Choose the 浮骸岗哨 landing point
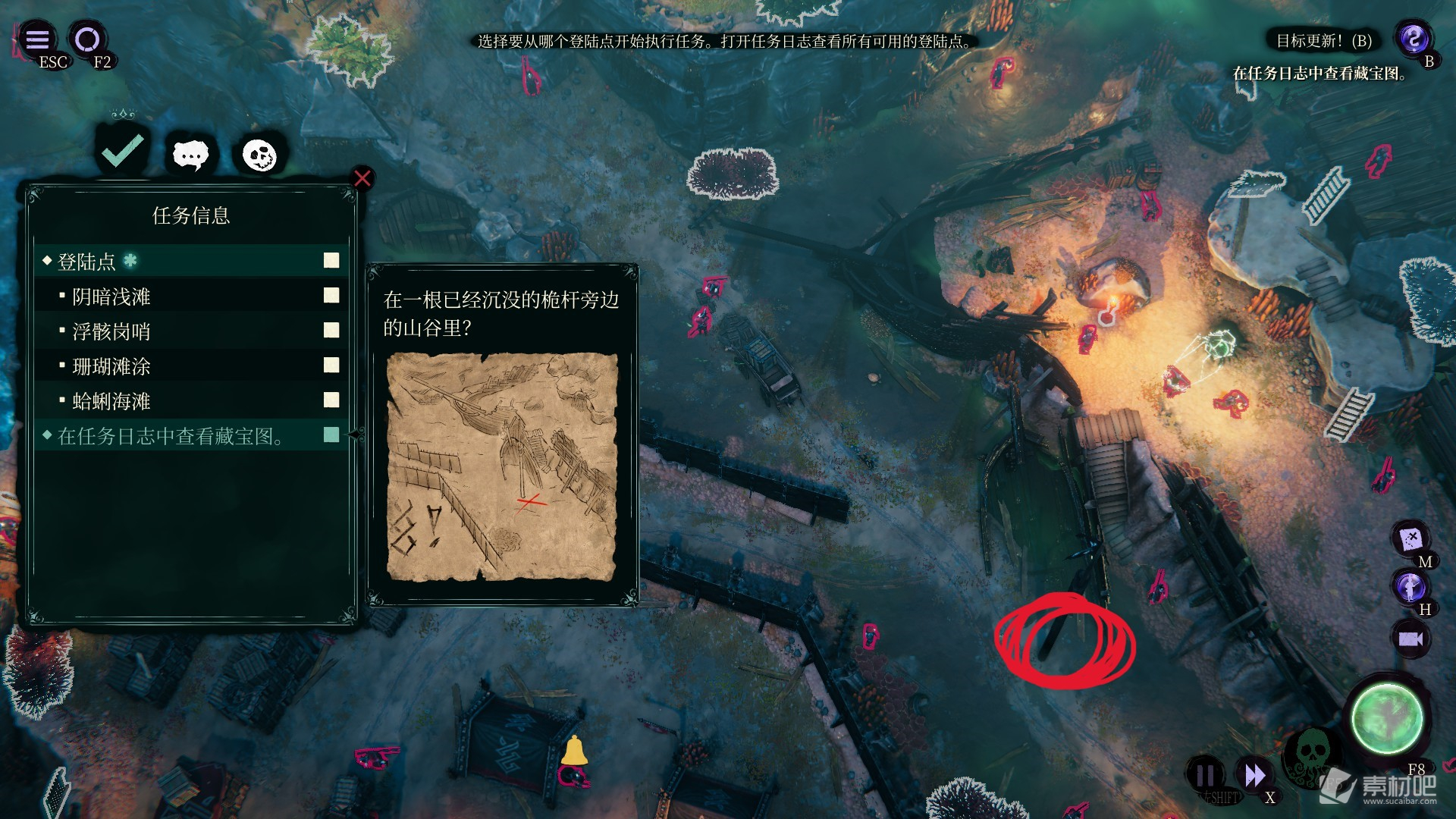The image size is (1456, 819). click(x=190, y=331)
